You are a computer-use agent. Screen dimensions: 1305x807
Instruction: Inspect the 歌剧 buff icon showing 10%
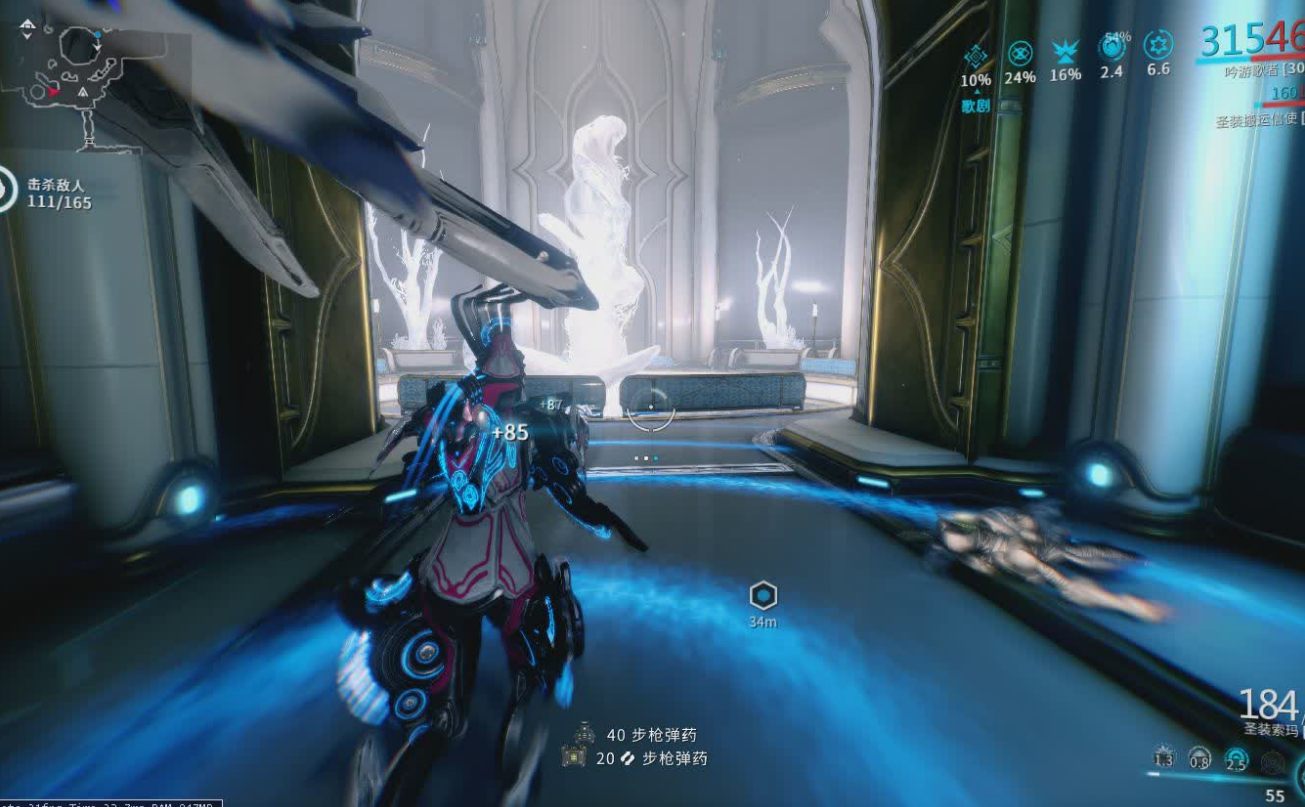(x=975, y=56)
